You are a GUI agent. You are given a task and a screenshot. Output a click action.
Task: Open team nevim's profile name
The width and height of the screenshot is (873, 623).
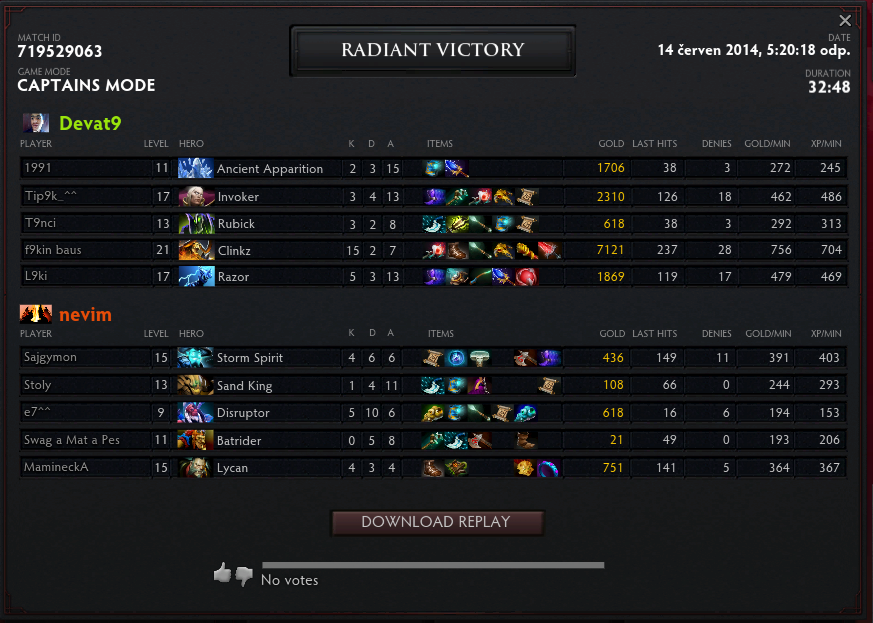pyautogui.click(x=85, y=315)
